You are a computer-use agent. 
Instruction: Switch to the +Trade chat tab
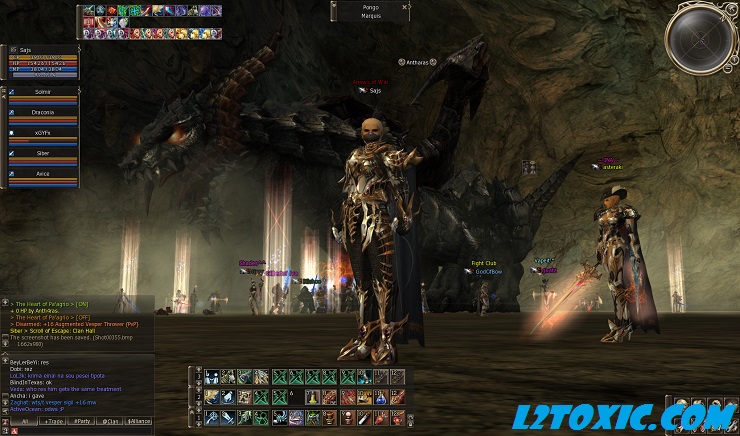(52, 423)
